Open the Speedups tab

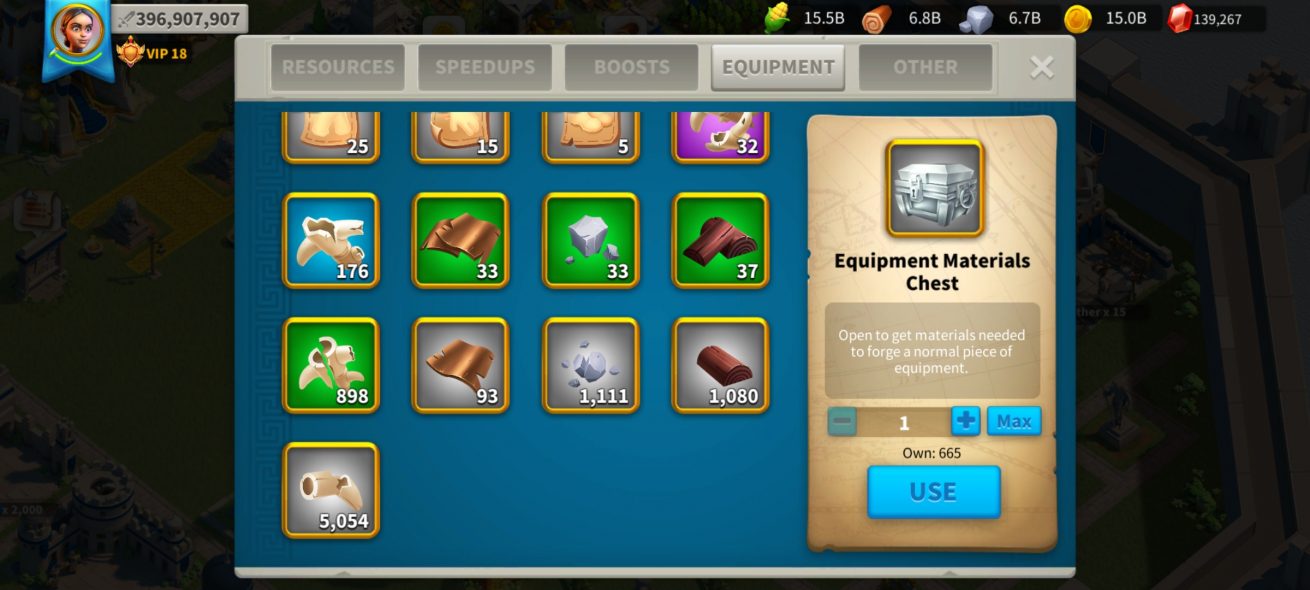tap(485, 67)
